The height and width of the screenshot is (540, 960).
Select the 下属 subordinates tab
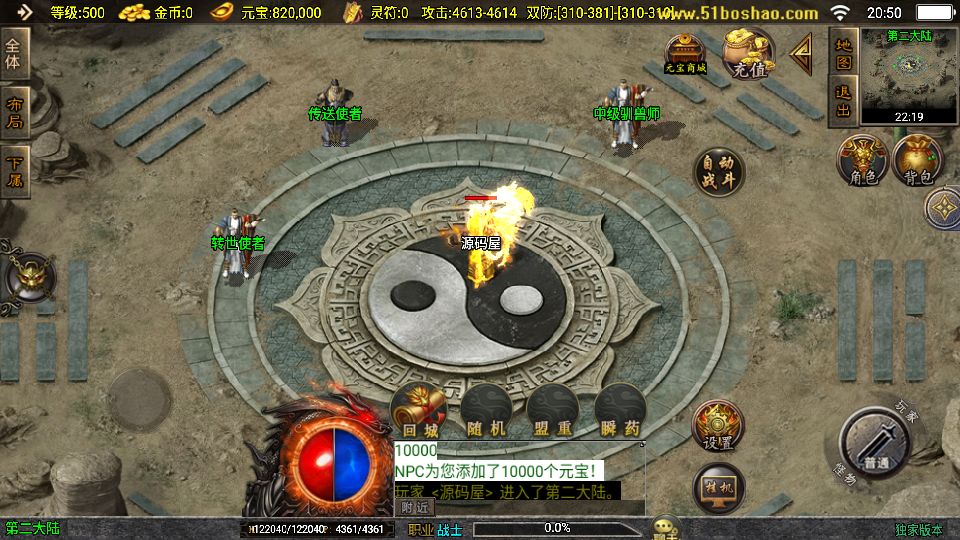point(14,169)
